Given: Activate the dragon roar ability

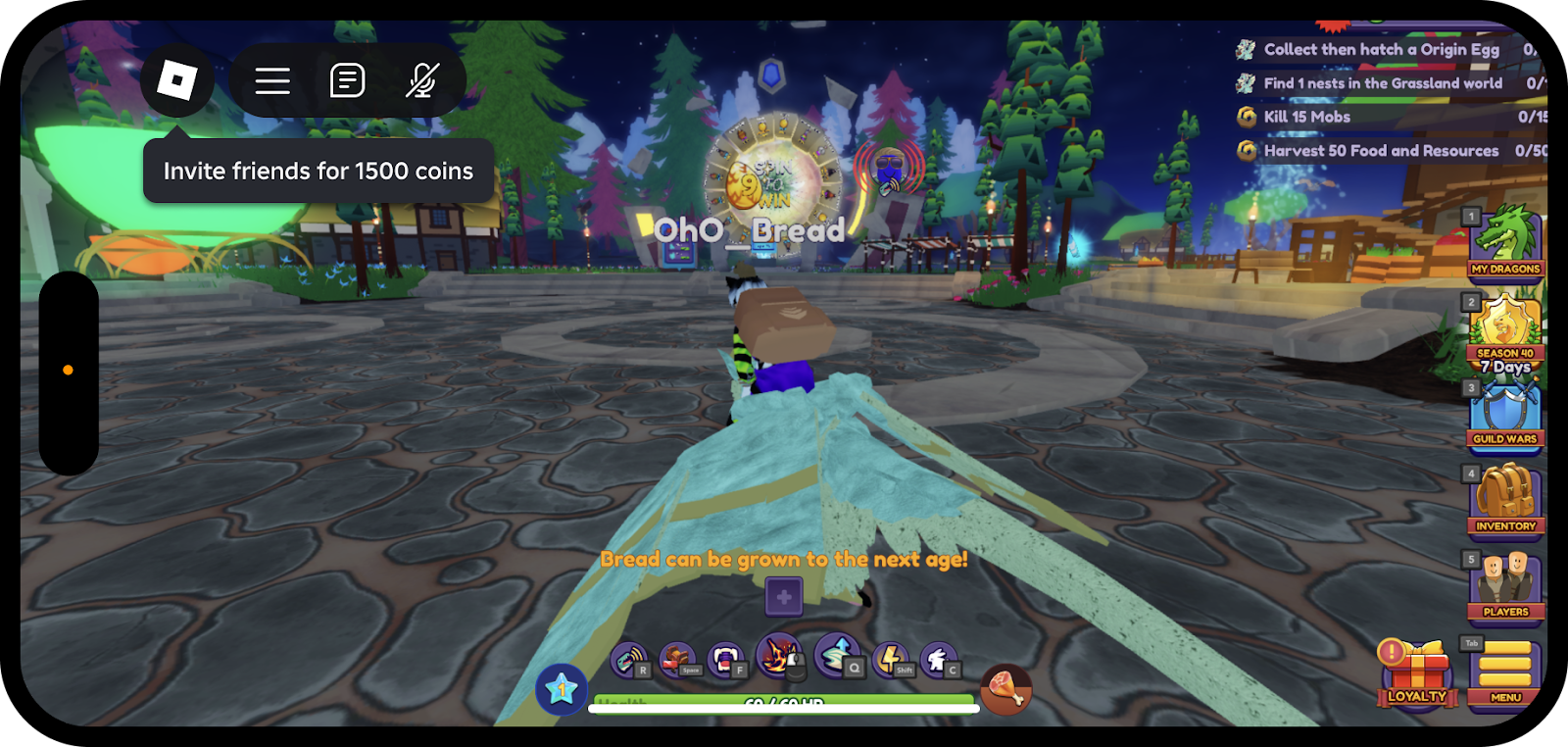Looking at the screenshot, I should pyautogui.click(x=628, y=660).
